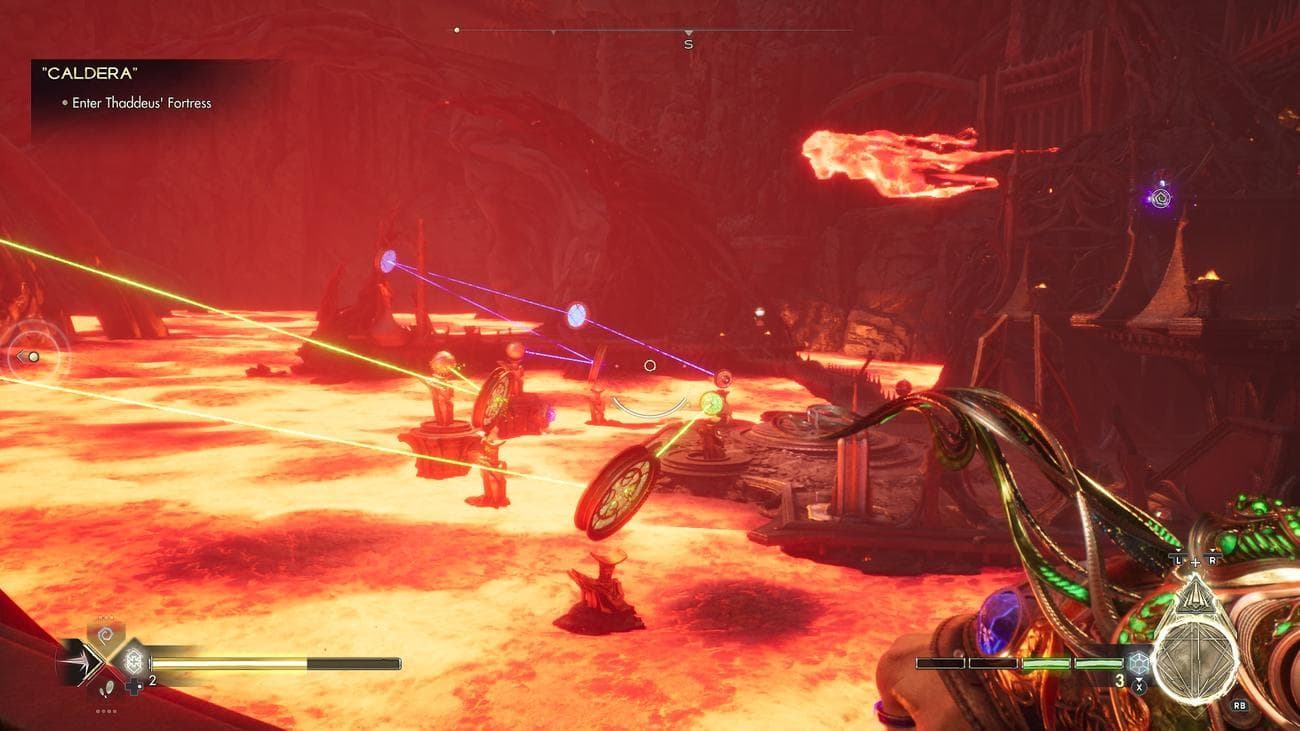1300x731 pixels.
Task: Select the spiral spell icon above the health bar
Action: (104, 633)
